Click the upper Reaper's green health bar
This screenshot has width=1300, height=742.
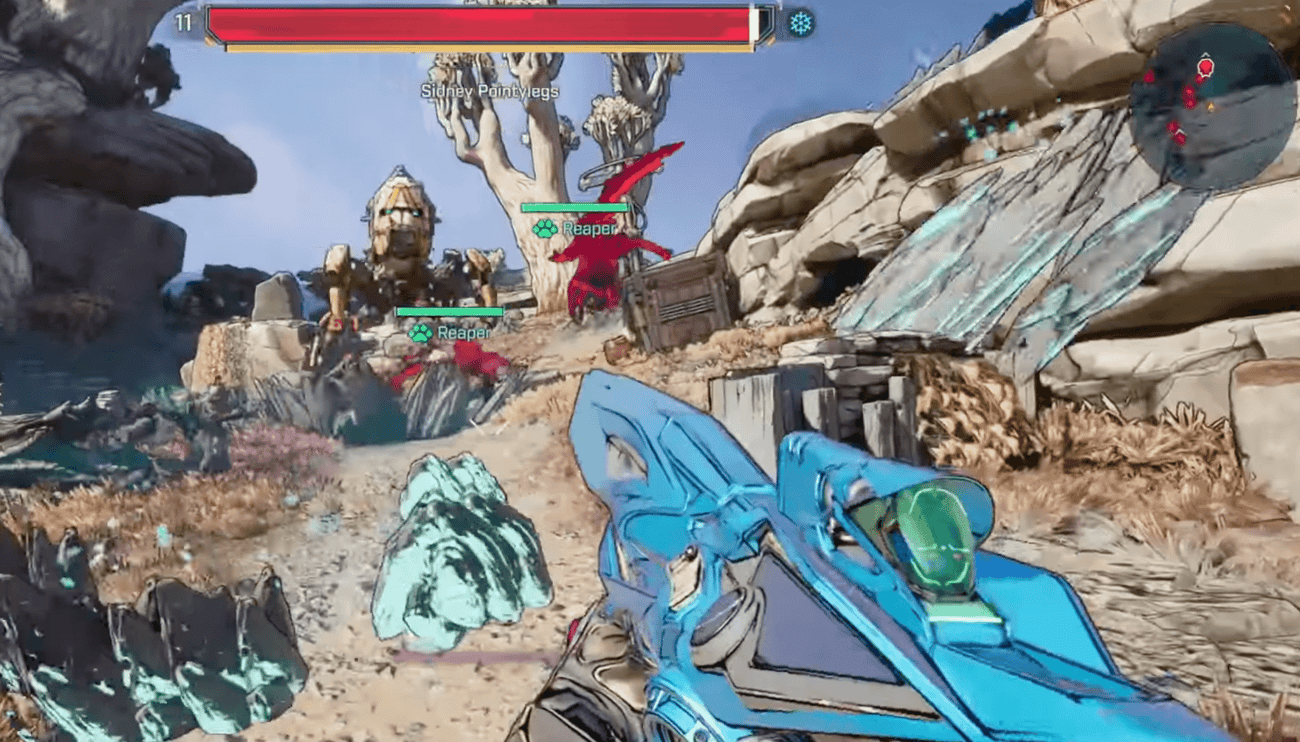point(573,206)
